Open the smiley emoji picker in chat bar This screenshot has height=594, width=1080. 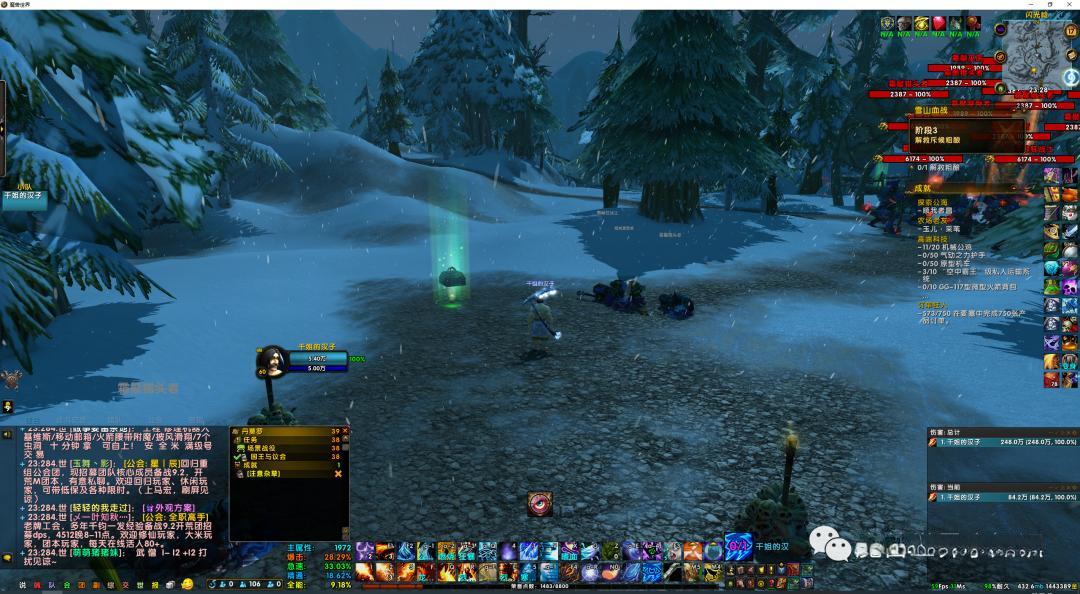click(x=186, y=584)
